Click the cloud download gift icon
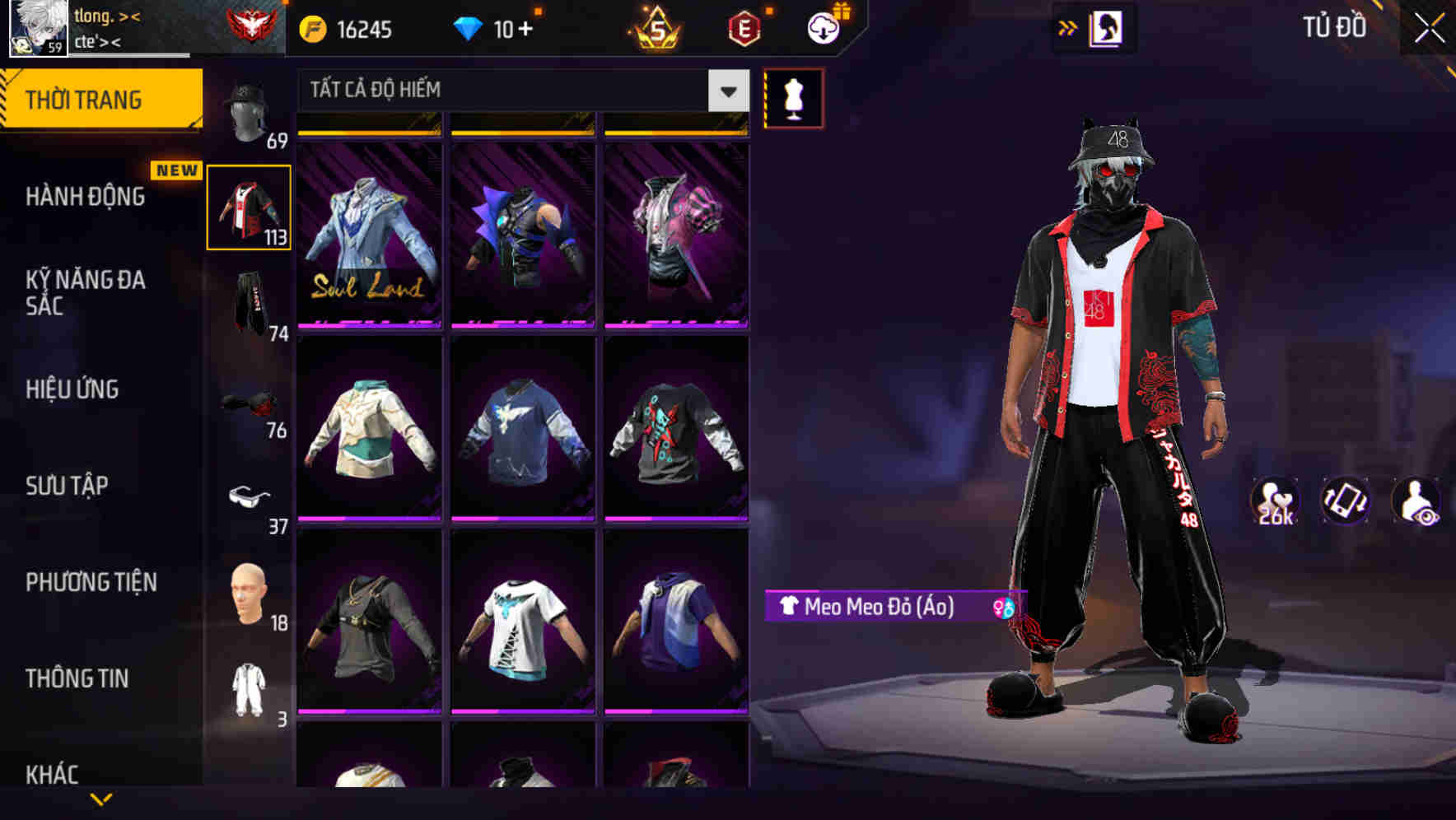The height and width of the screenshot is (820, 1456). coord(824,26)
